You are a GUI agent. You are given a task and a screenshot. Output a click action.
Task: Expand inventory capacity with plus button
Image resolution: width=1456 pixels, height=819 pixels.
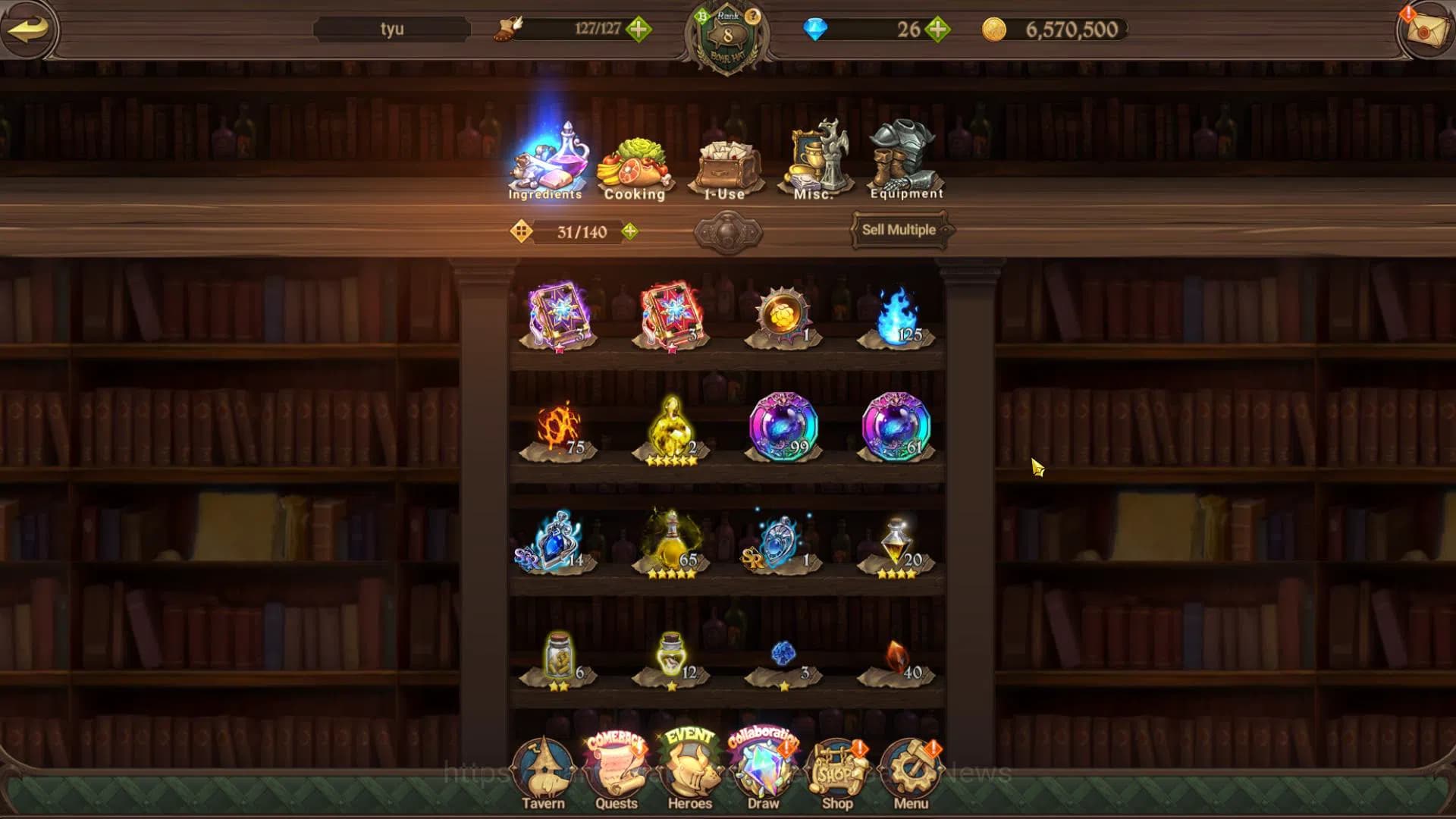click(x=629, y=231)
